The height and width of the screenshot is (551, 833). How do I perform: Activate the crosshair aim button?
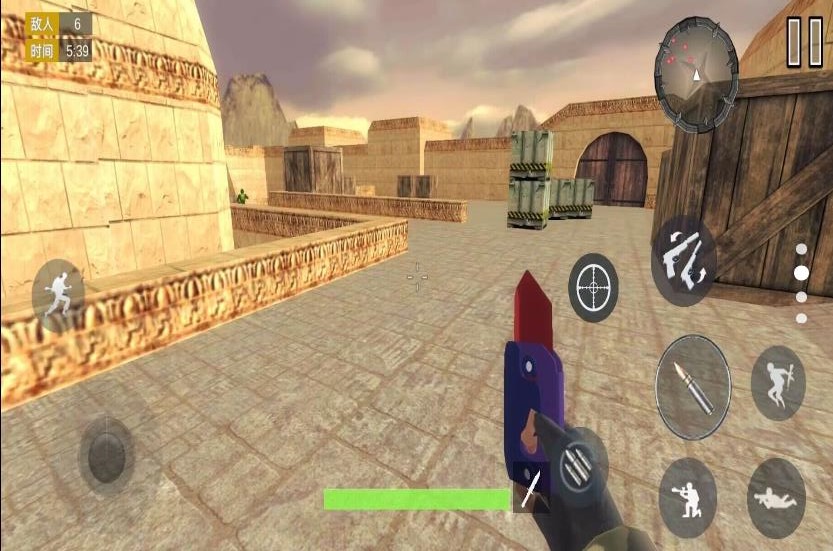[x=593, y=288]
